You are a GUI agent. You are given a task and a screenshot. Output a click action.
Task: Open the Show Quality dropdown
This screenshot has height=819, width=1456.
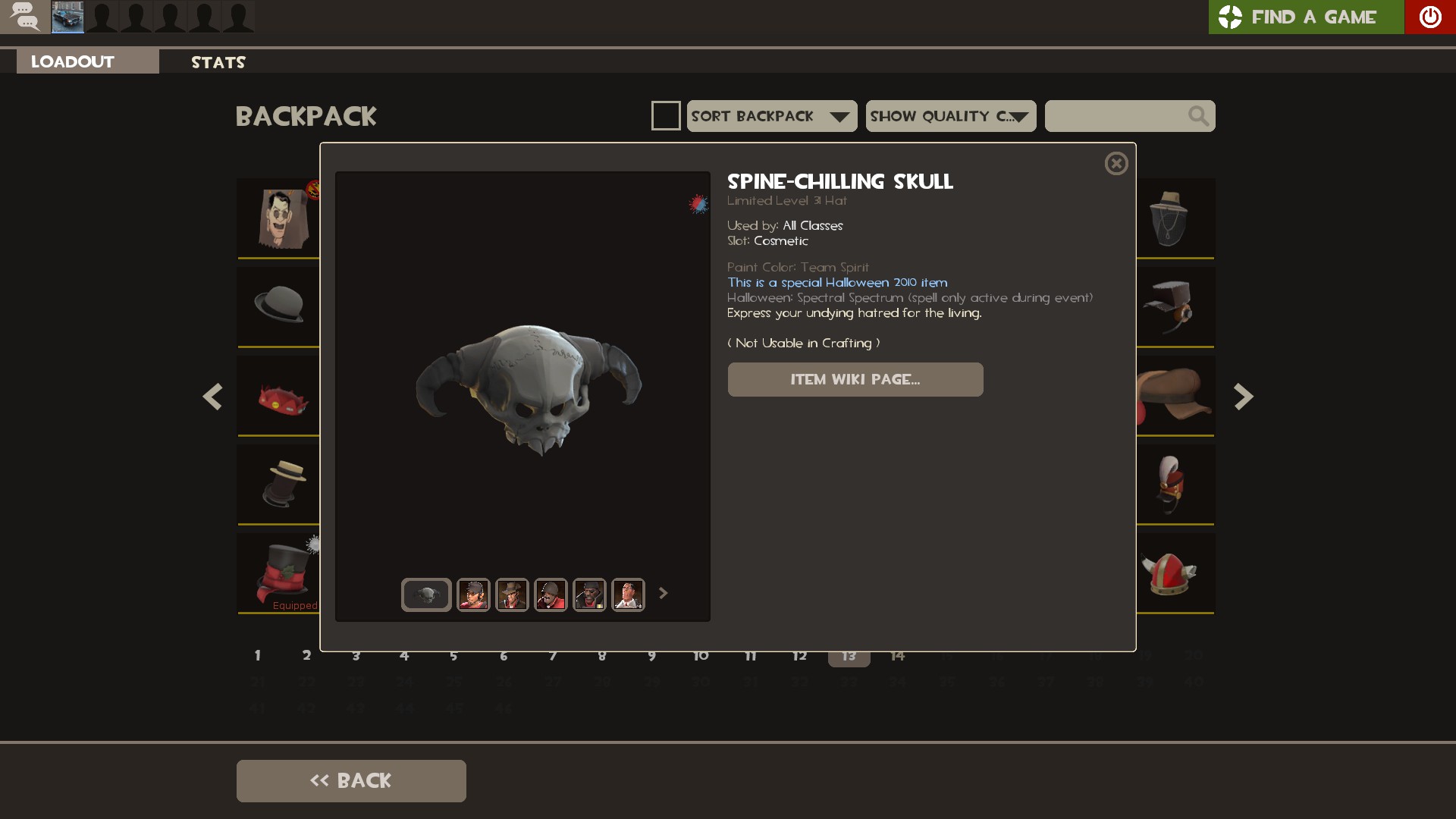(x=951, y=116)
